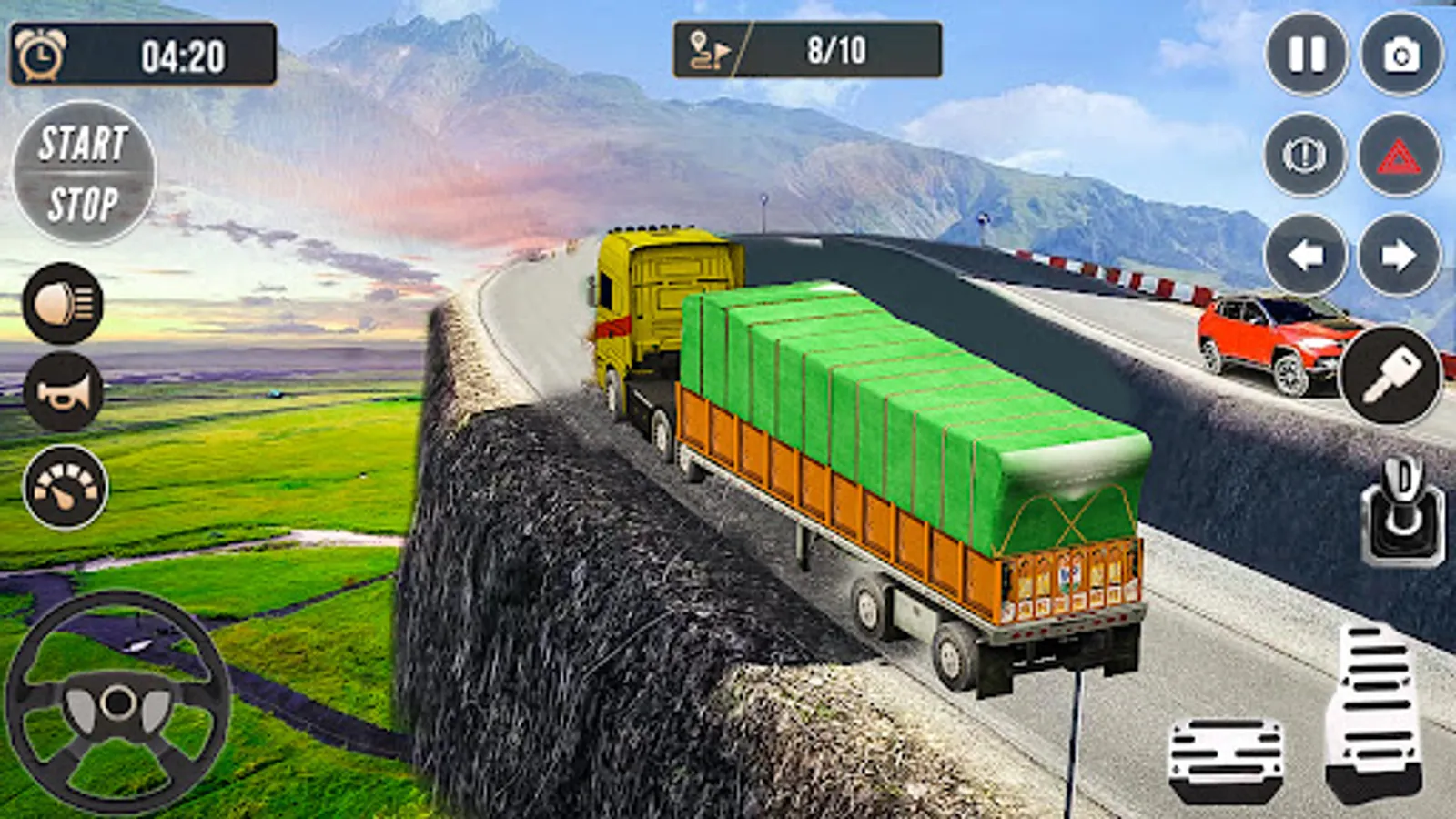
Task: Turn on the red hazard triangle lights
Action: (1400, 155)
